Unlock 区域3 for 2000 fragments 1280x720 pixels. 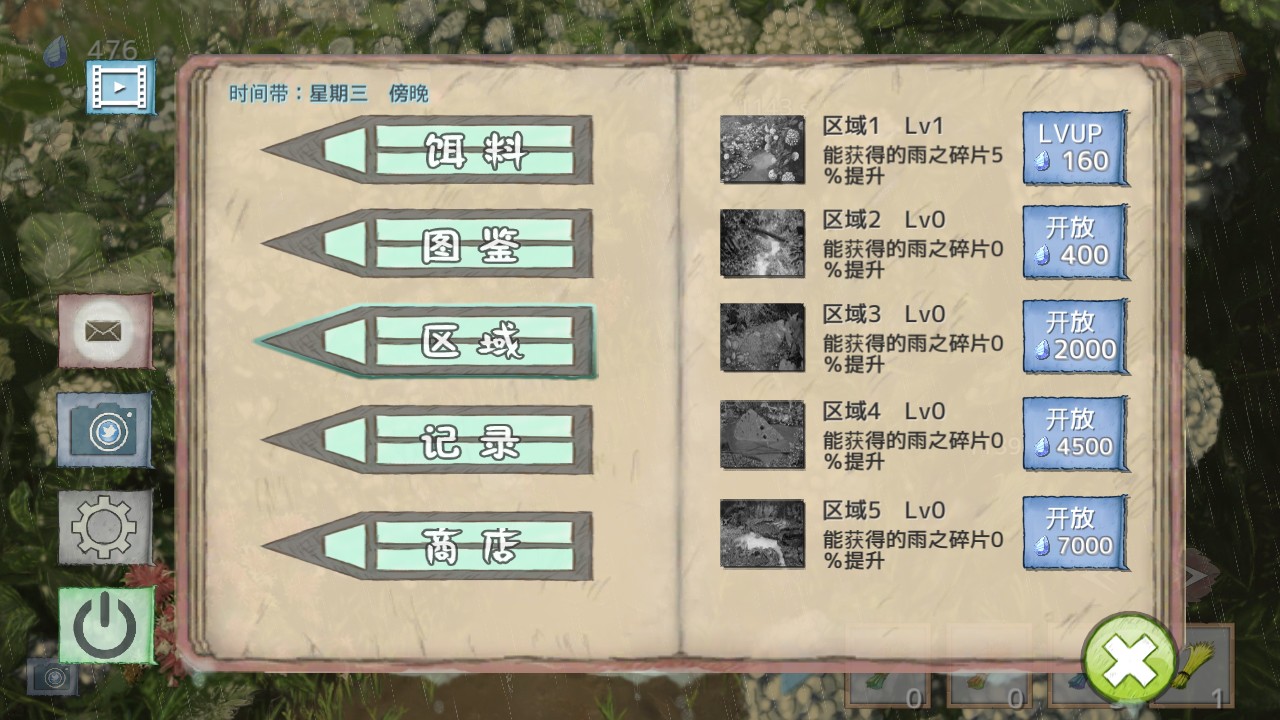pos(1075,335)
